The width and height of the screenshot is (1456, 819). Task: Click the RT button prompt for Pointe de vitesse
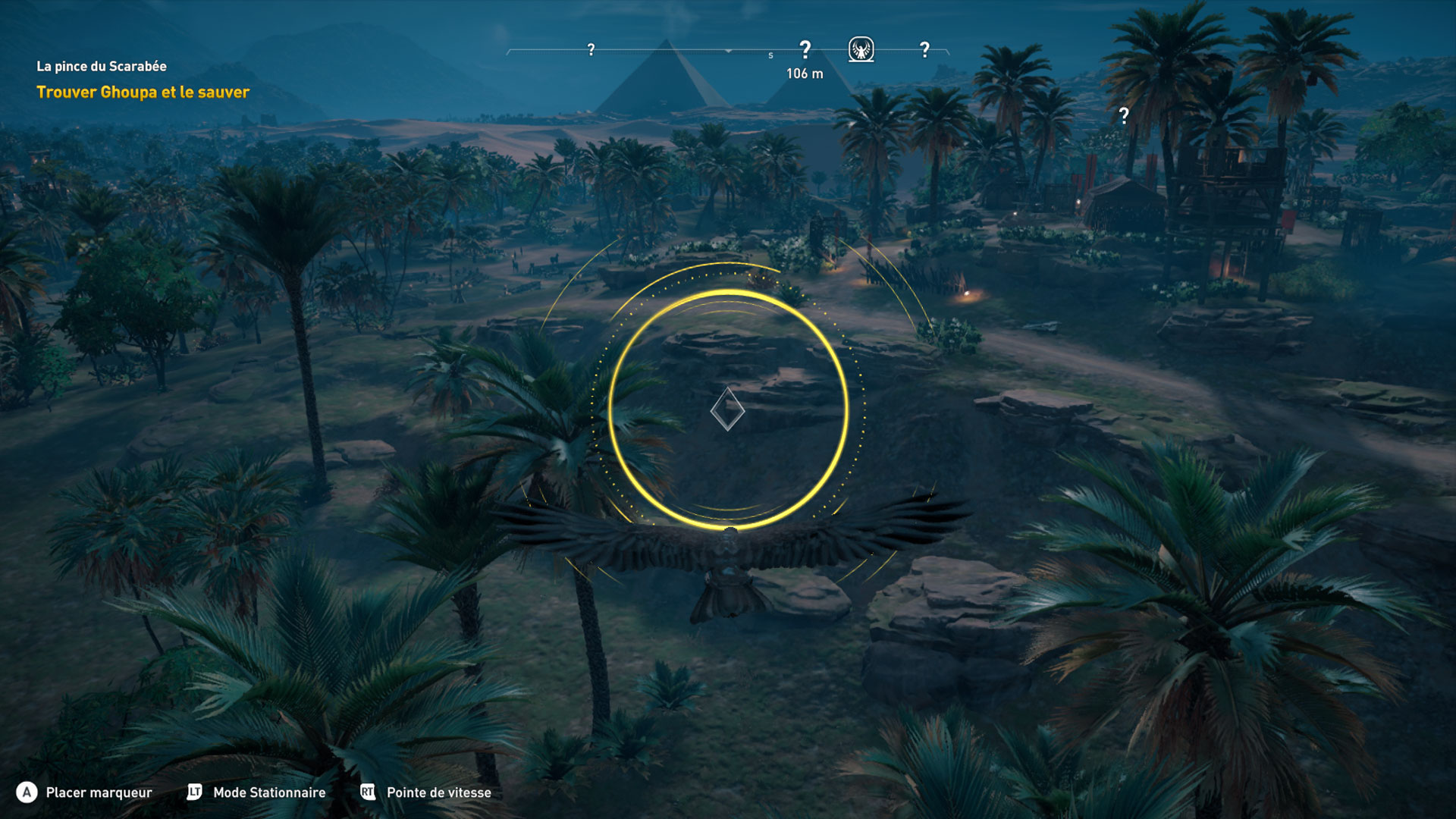[366, 792]
